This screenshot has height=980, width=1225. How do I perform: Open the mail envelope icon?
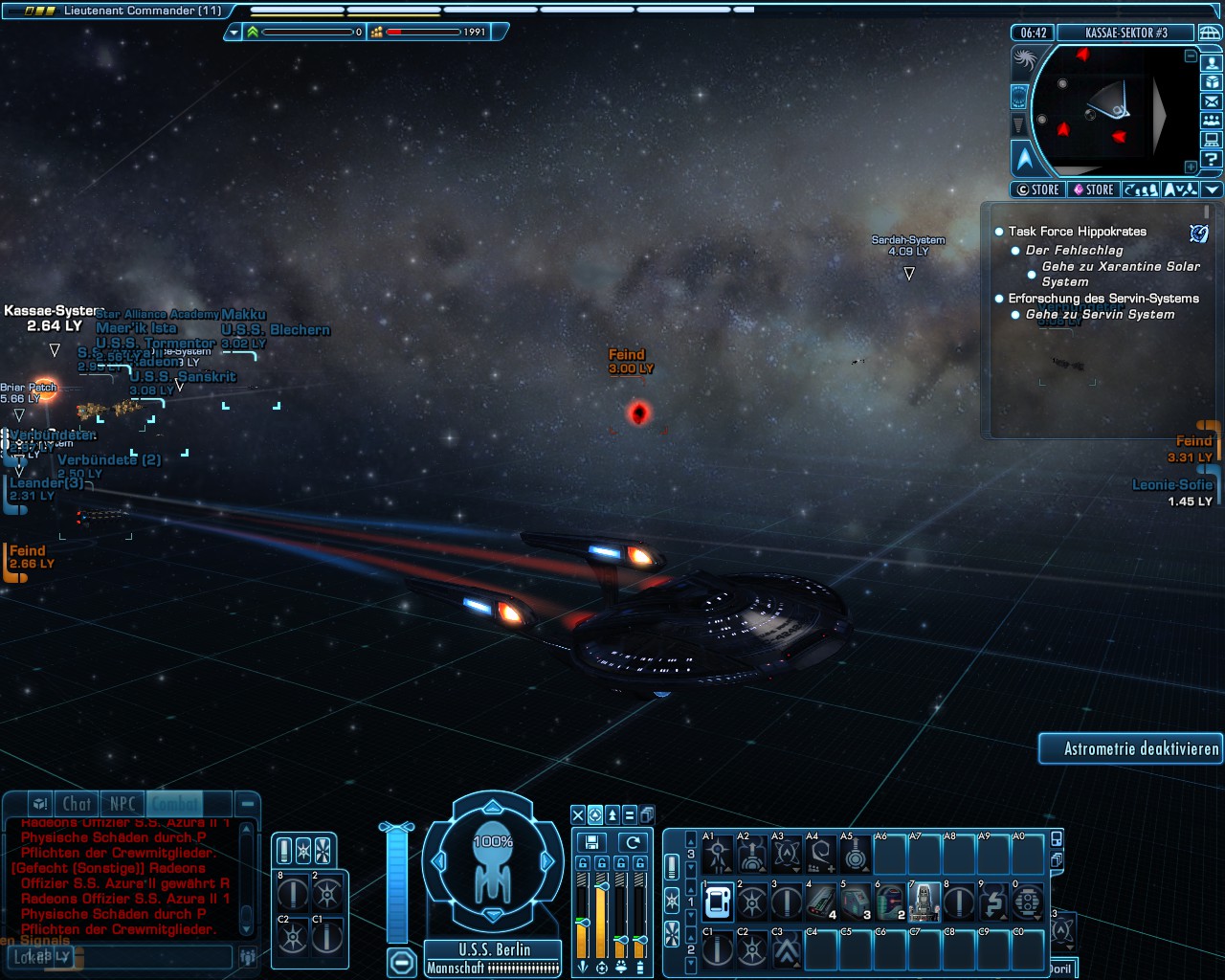(1212, 101)
